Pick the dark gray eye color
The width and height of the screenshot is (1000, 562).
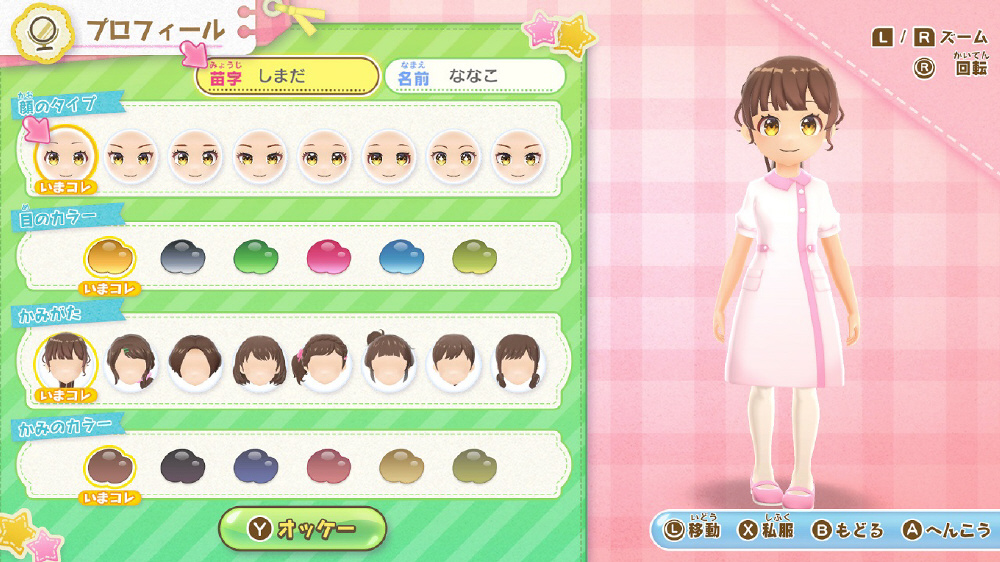point(183,257)
